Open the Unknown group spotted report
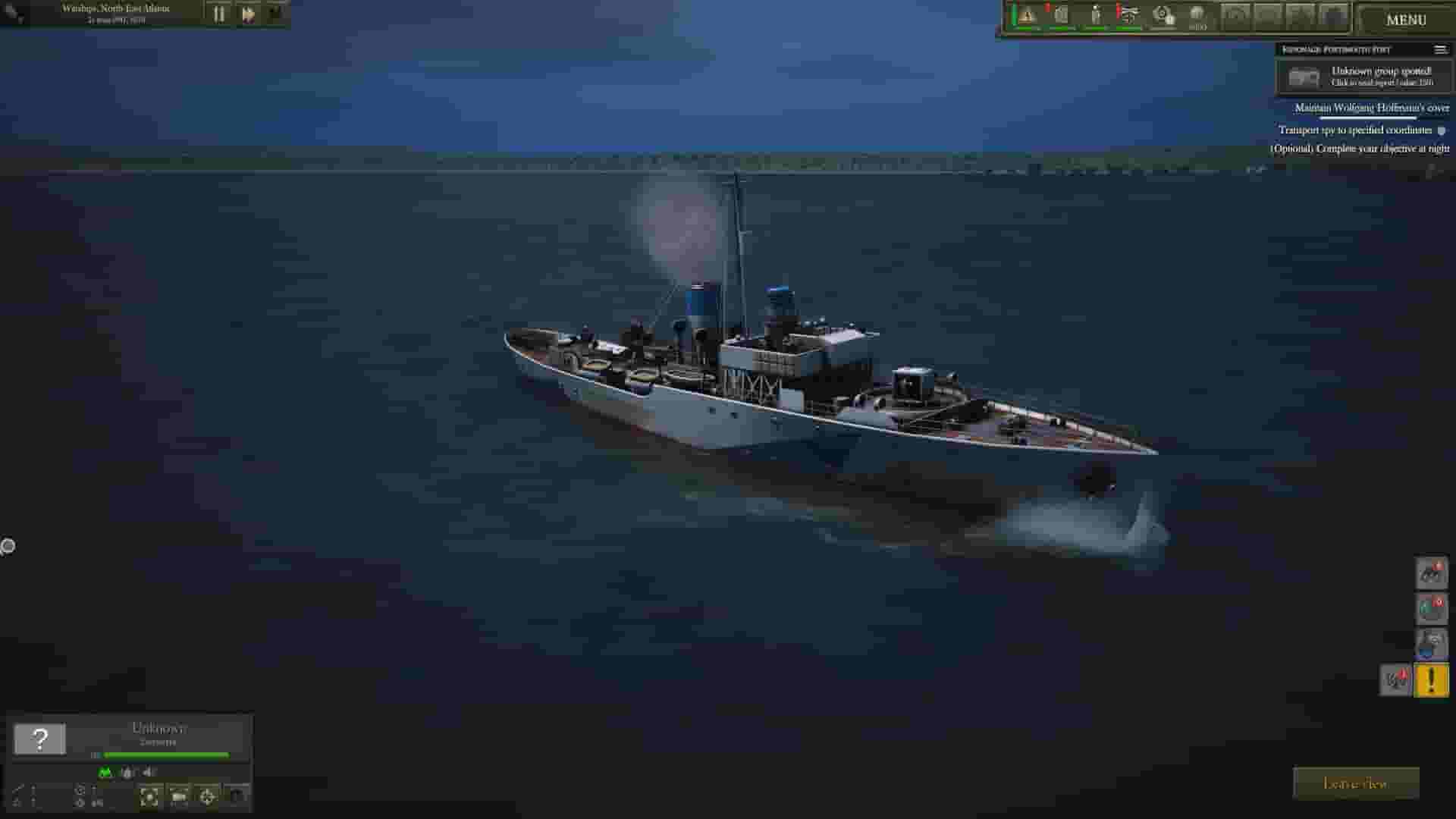1456x819 pixels. pos(1380,76)
